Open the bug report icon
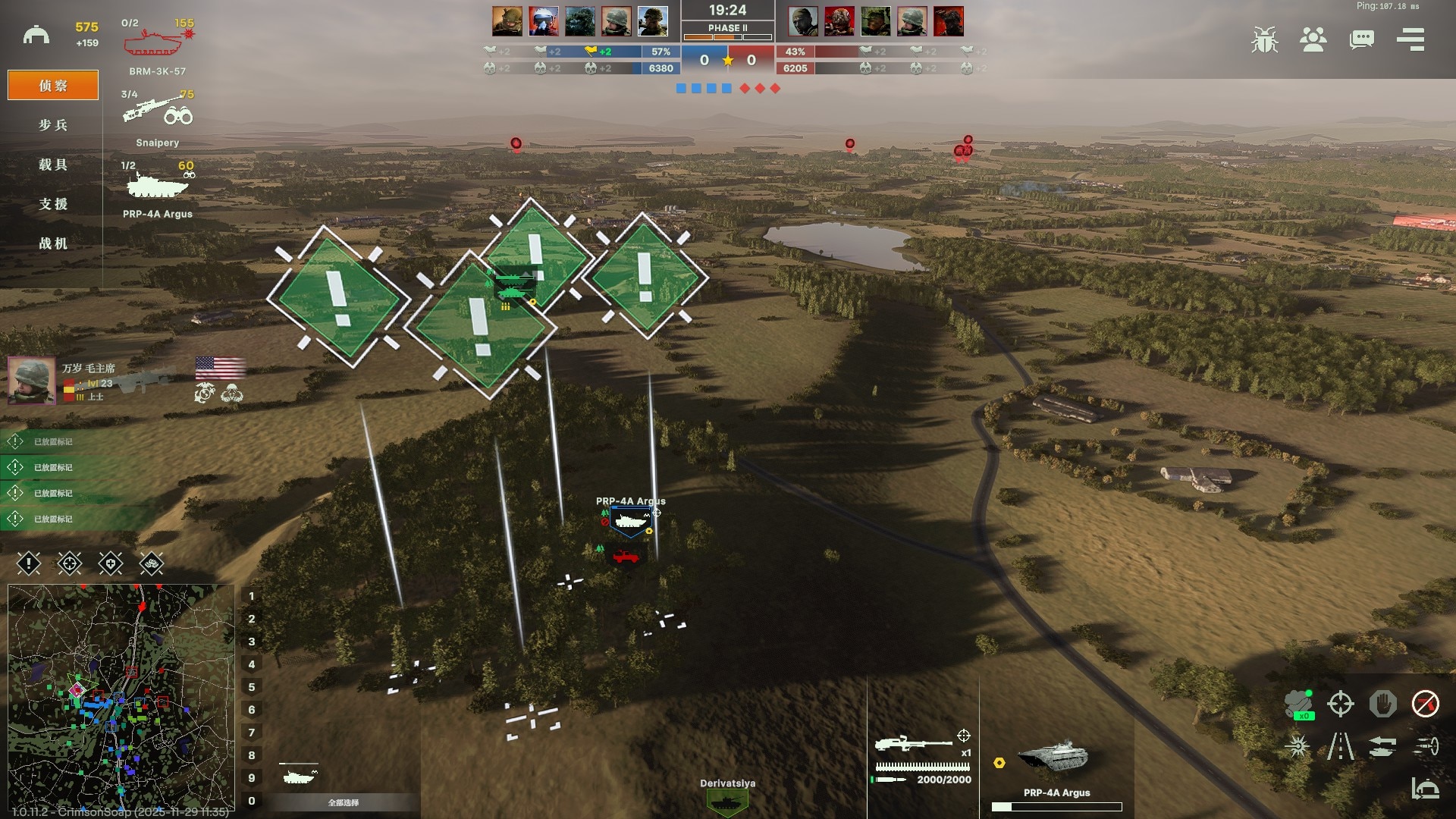This screenshot has width=1456, height=819. pos(1264,39)
